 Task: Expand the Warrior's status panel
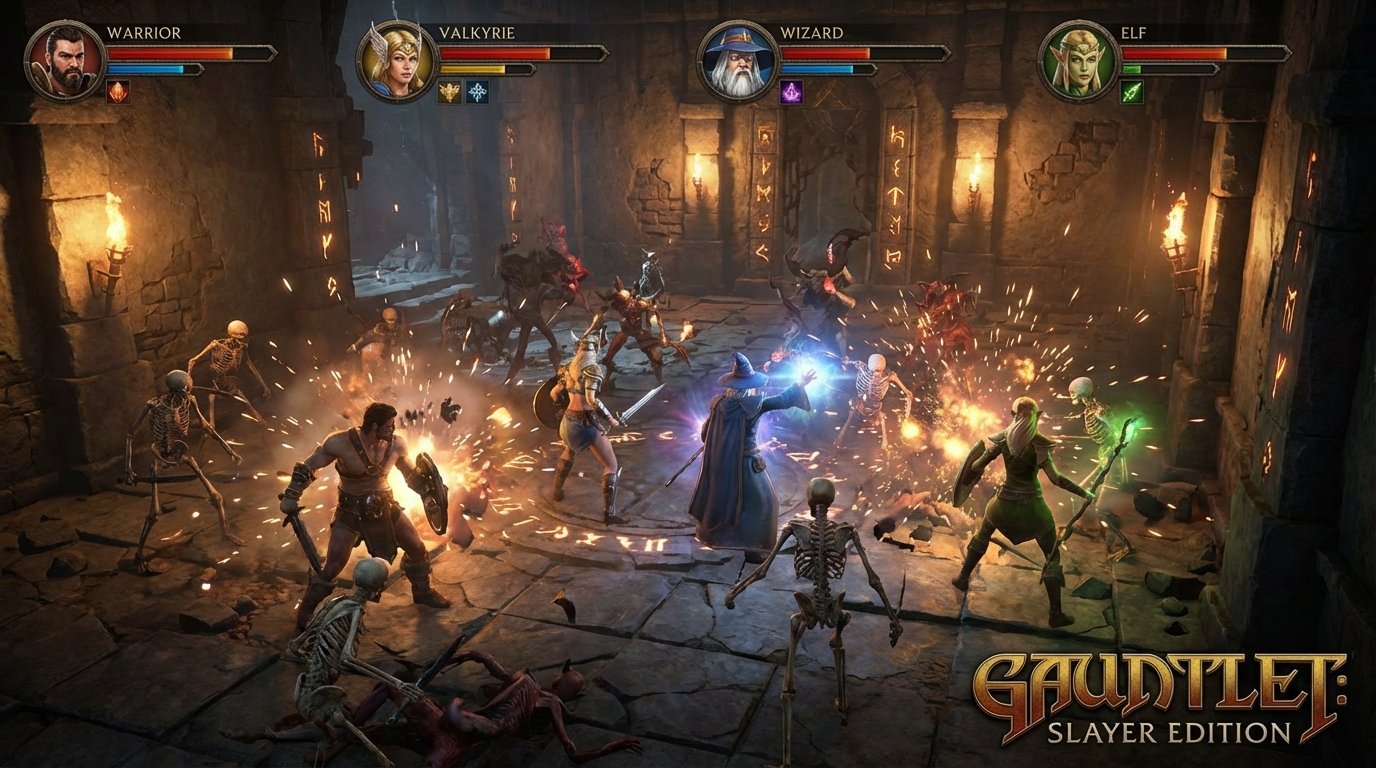click(150, 55)
